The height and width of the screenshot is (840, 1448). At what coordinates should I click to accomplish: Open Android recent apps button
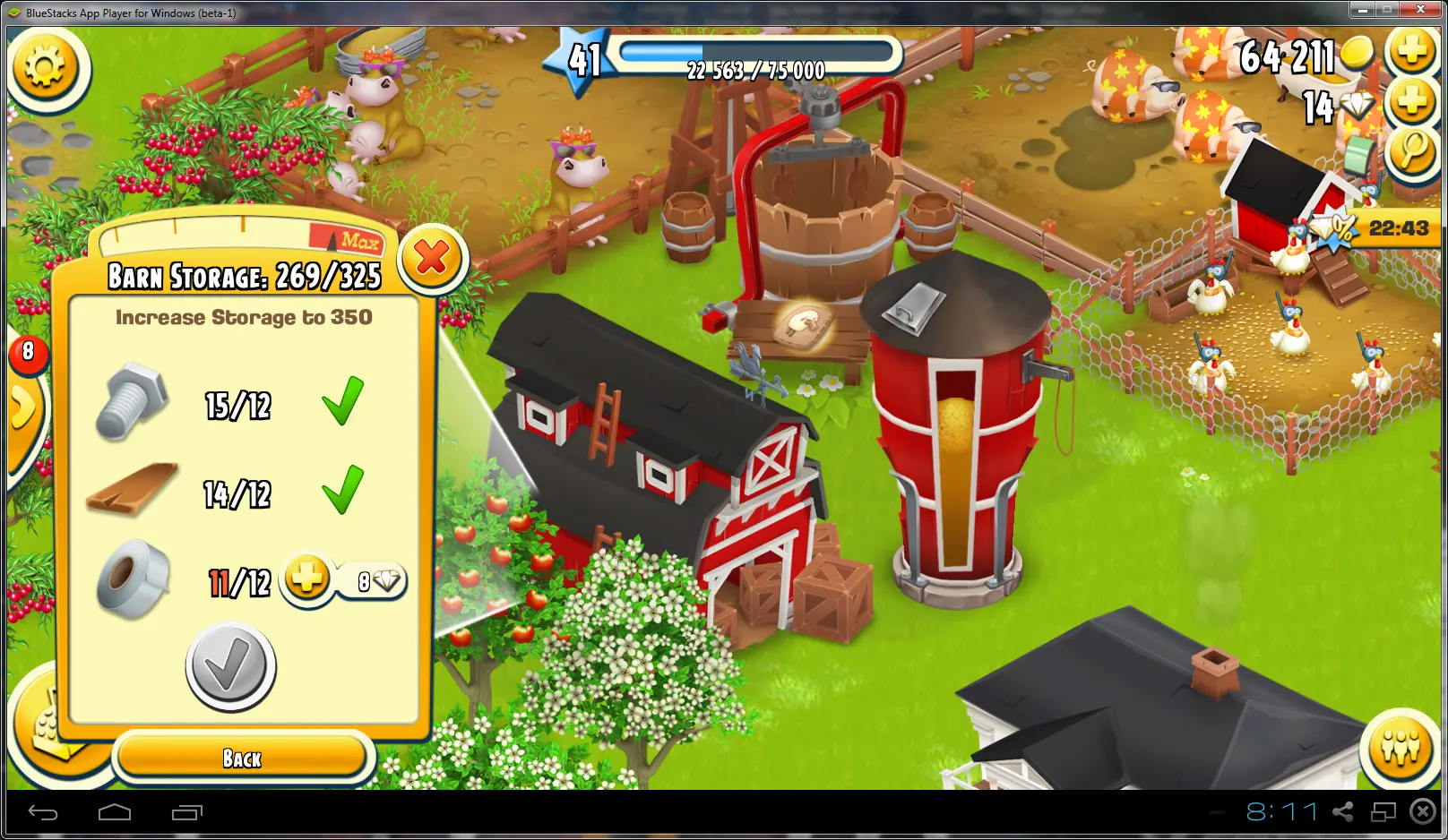186,812
